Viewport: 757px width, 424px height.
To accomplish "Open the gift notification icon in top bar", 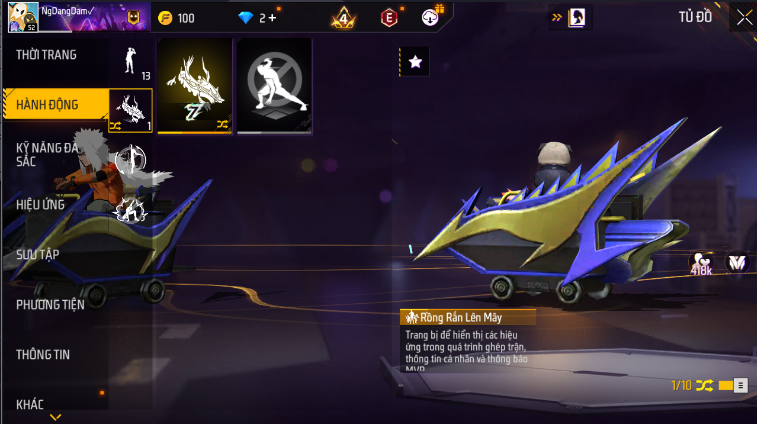I will pyautogui.click(x=432, y=16).
